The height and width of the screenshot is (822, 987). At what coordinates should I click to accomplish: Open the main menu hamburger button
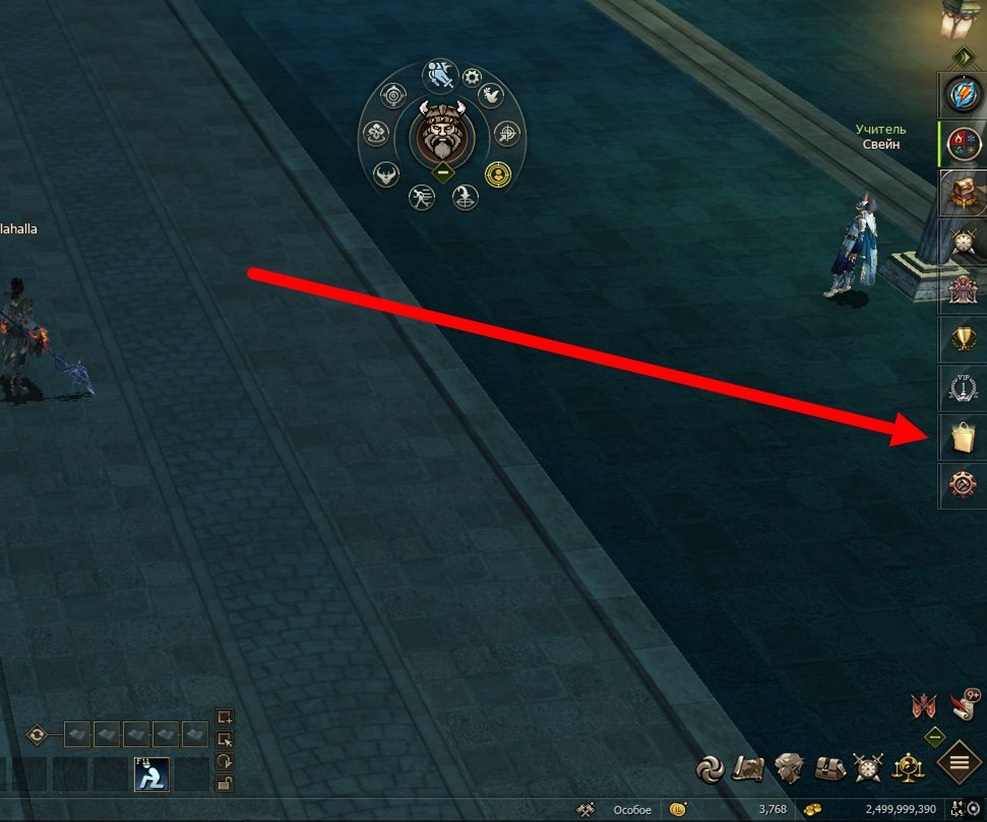click(959, 764)
